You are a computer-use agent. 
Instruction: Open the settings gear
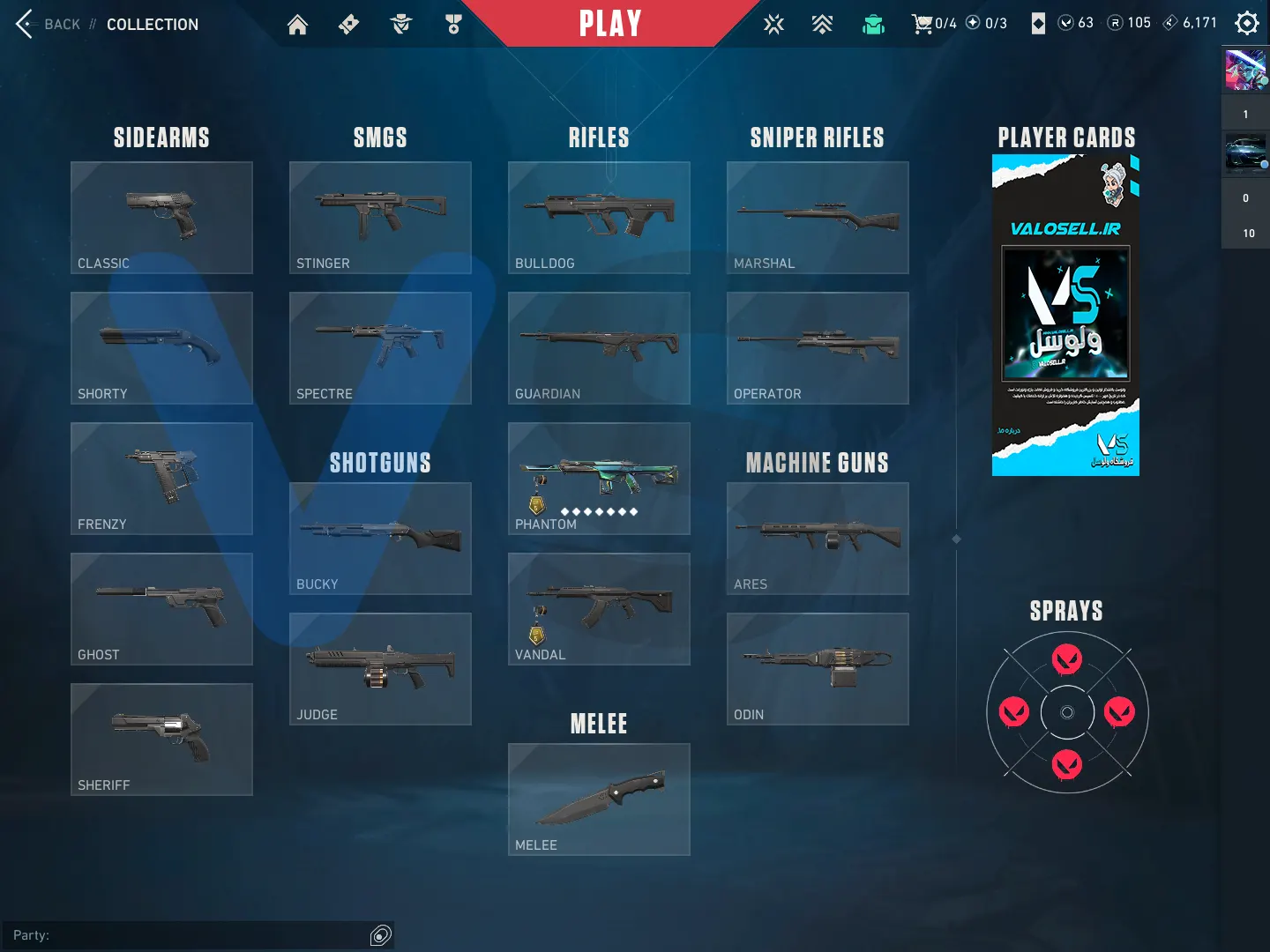pos(1246,23)
